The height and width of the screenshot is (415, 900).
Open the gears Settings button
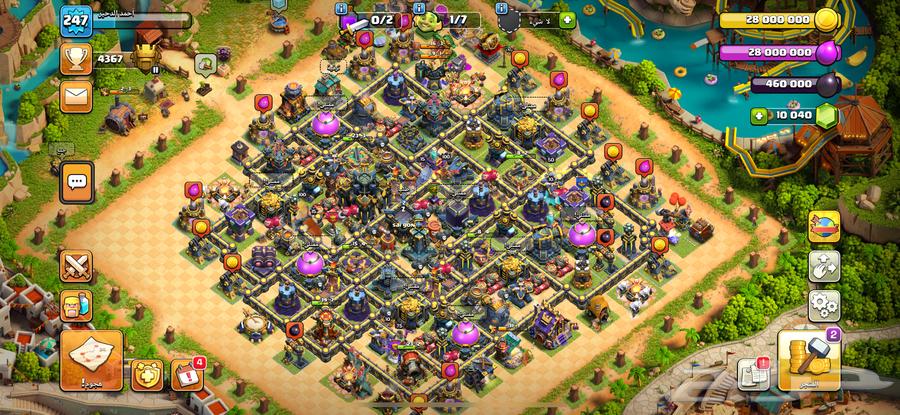pyautogui.click(x=824, y=304)
